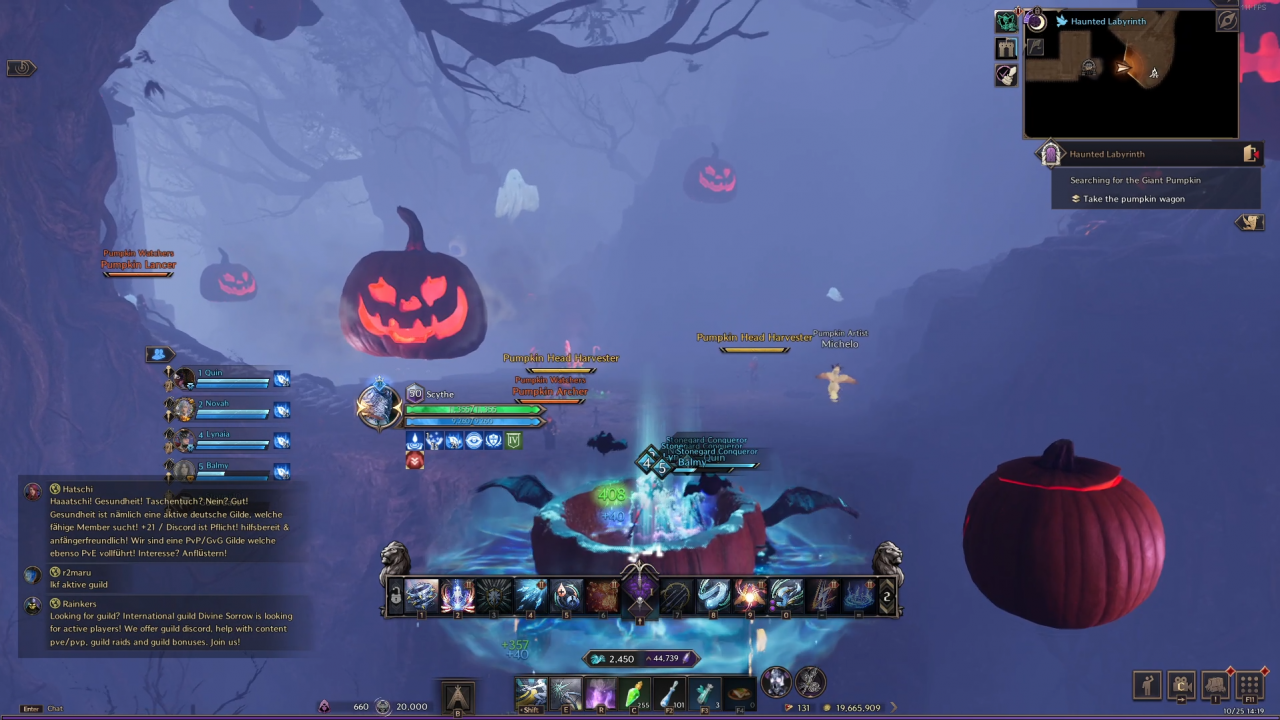Open the camera mode icon

(x=1180, y=684)
